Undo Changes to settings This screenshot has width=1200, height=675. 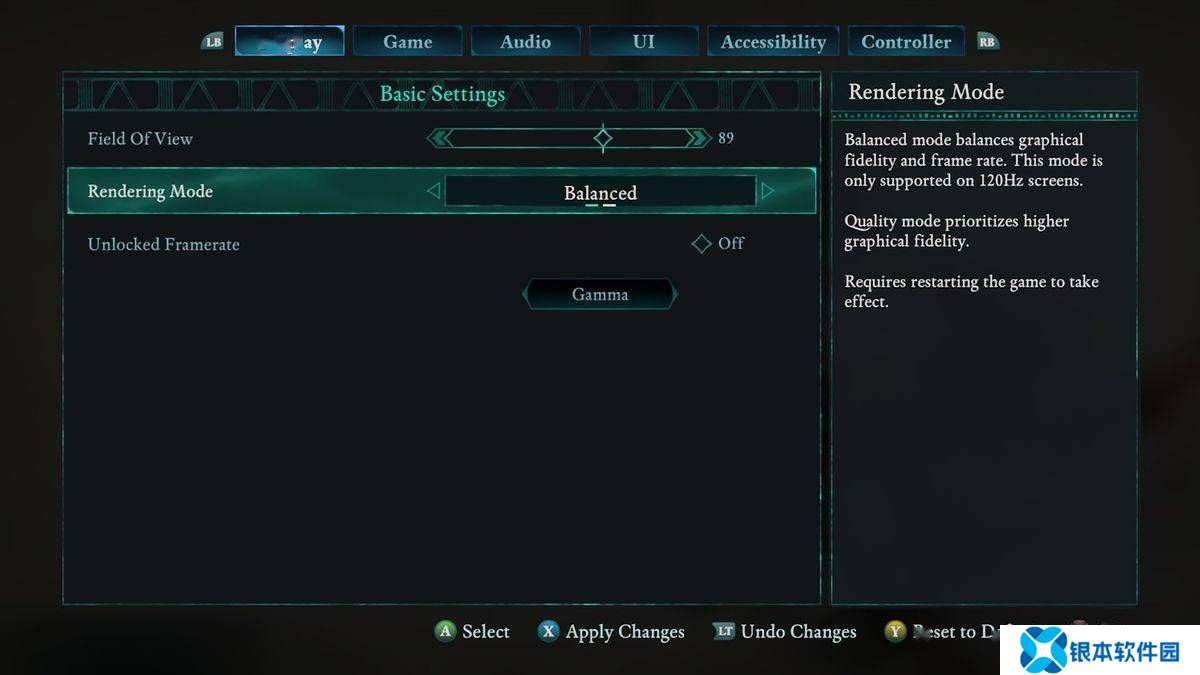tap(785, 632)
